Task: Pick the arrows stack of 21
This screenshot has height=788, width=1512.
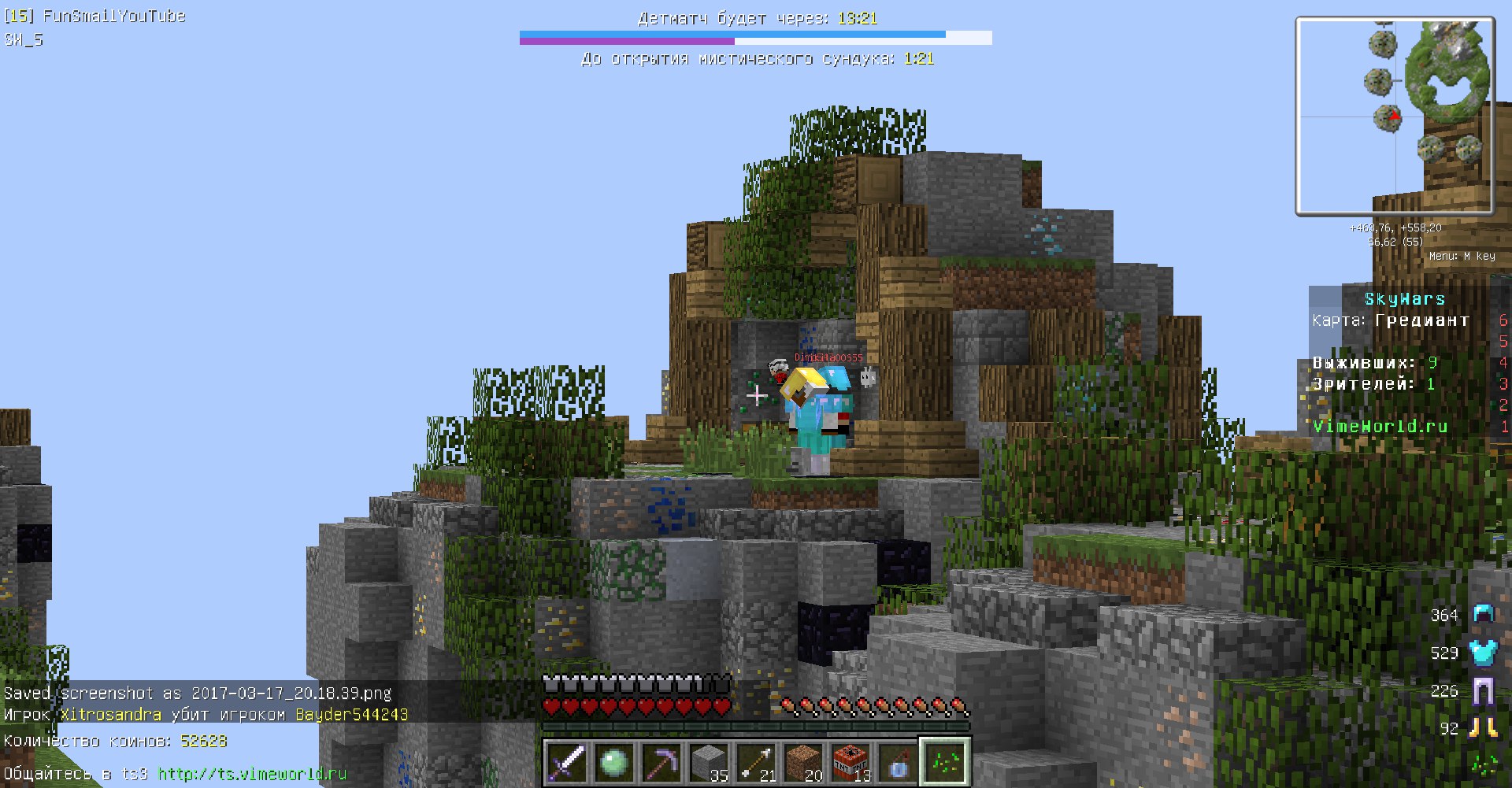Action: 755,762
